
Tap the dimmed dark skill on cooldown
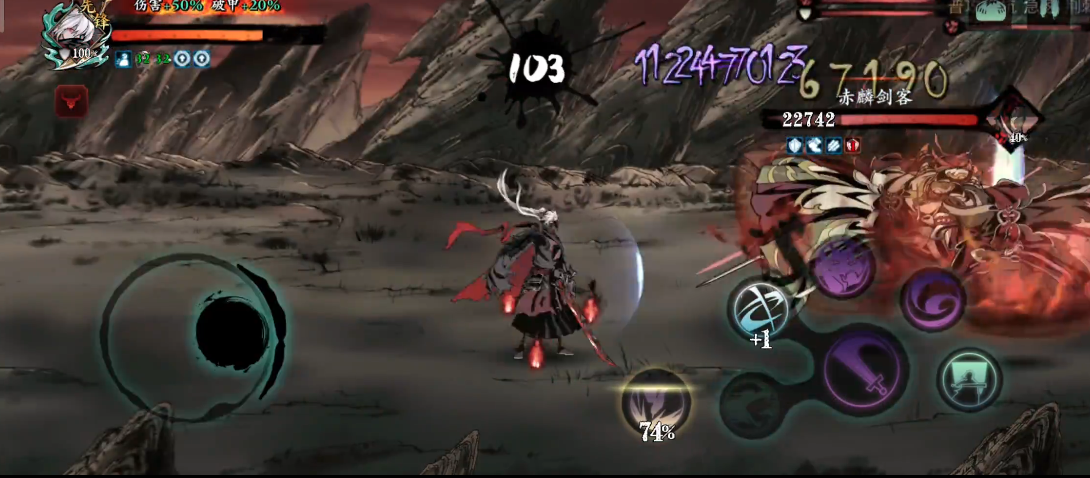pos(752,403)
